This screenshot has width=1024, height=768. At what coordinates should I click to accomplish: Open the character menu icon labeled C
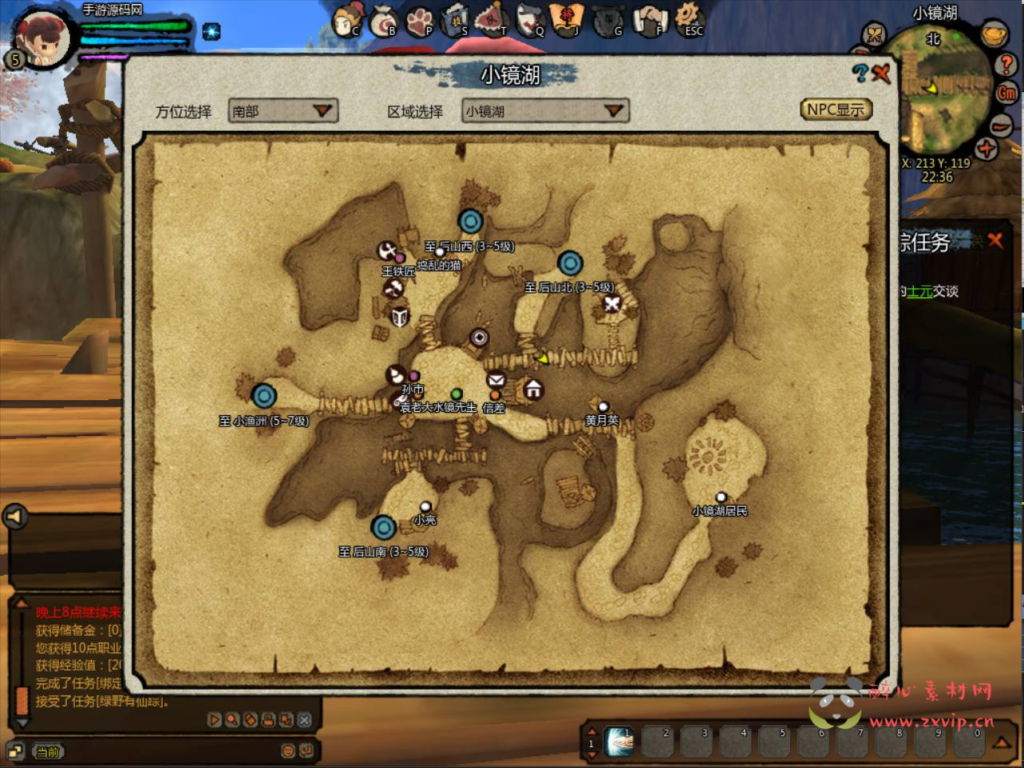(x=348, y=20)
